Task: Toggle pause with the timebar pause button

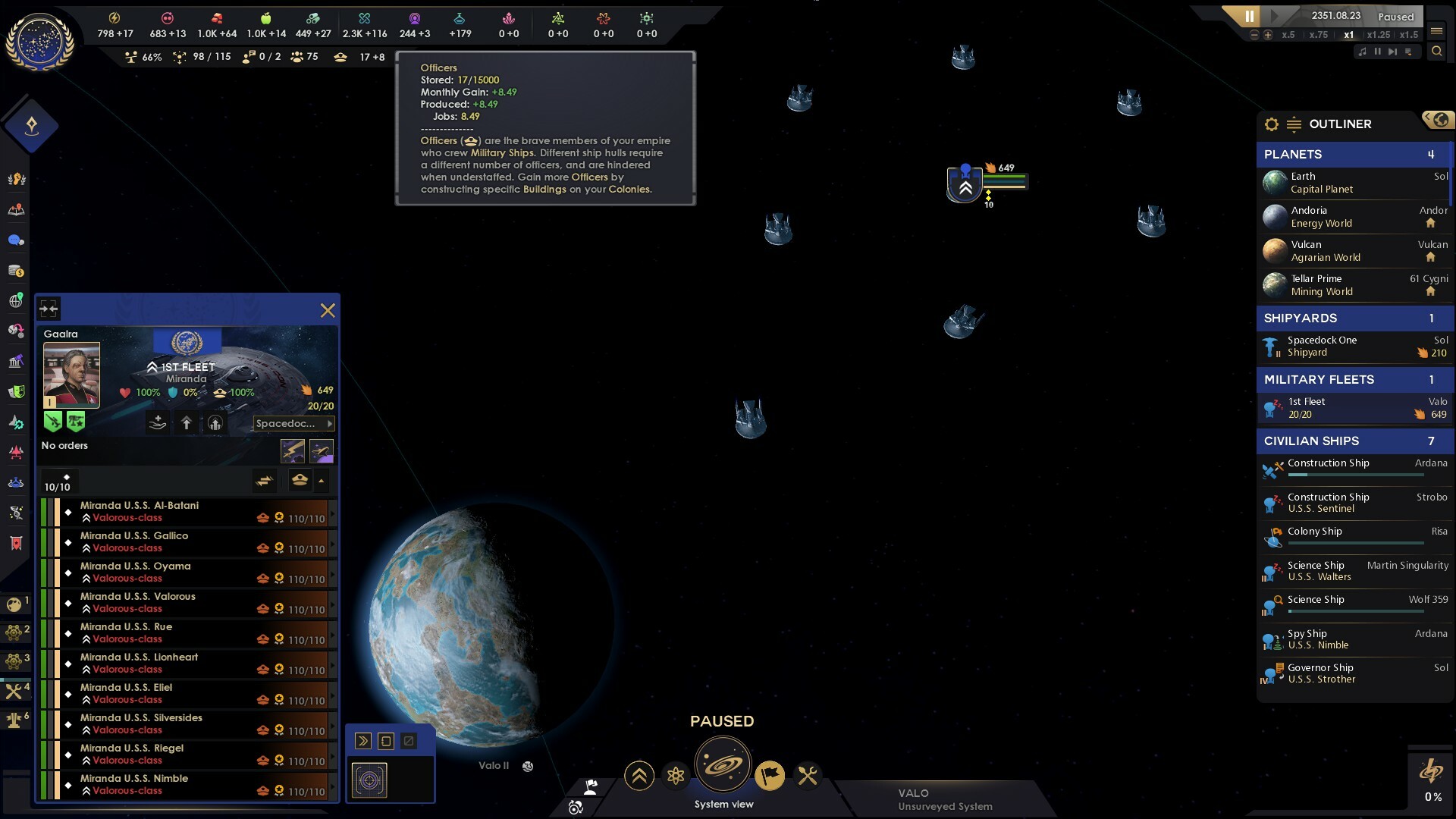Action: 1250,15
